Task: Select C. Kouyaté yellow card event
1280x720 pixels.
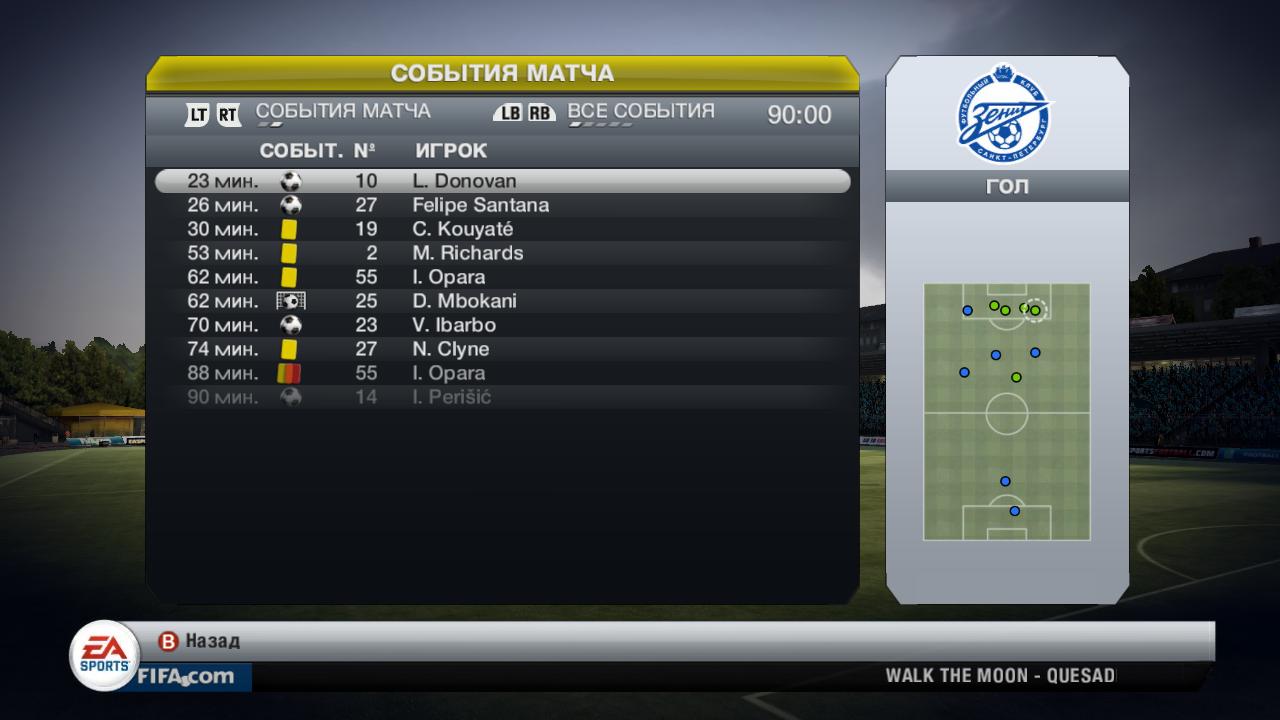Action: (502, 229)
